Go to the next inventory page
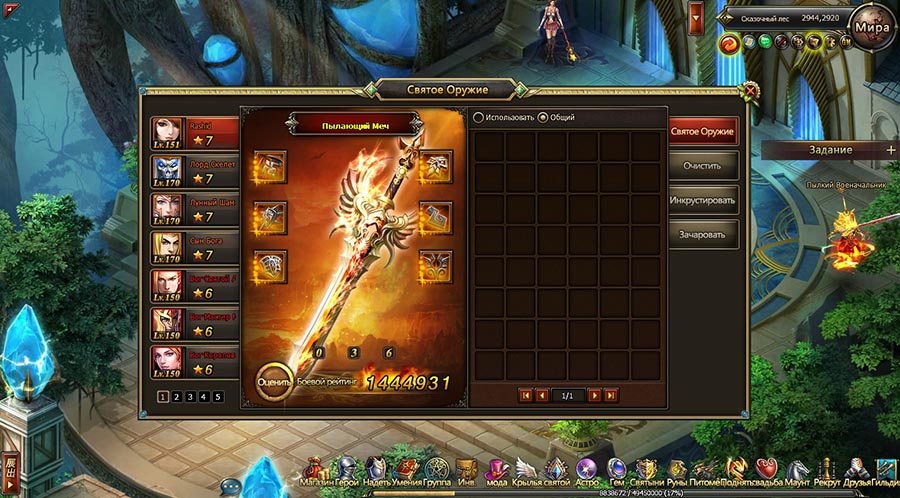This screenshot has width=900, height=498. [594, 396]
